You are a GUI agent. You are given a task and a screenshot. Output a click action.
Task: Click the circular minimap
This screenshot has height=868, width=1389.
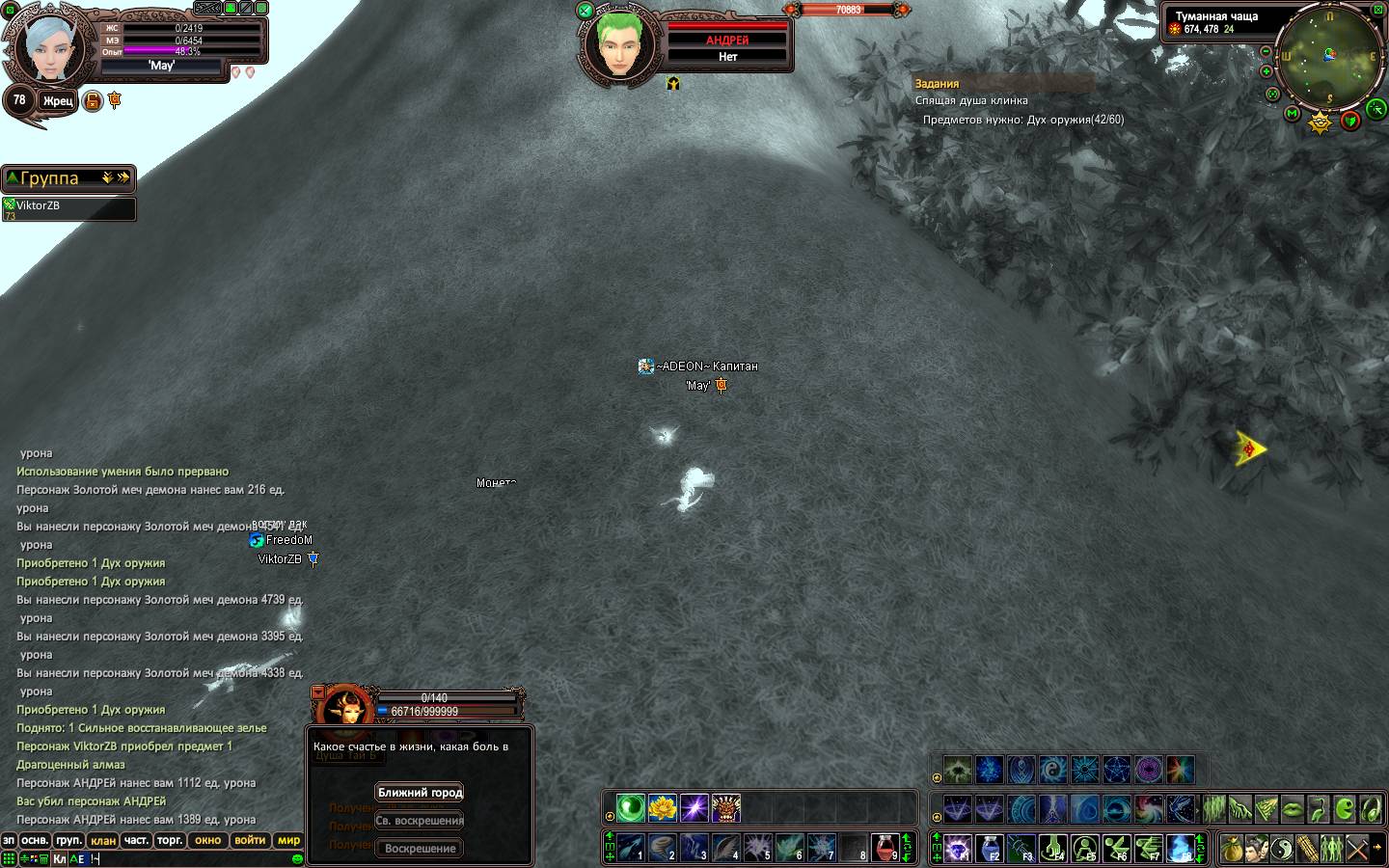(1328, 56)
